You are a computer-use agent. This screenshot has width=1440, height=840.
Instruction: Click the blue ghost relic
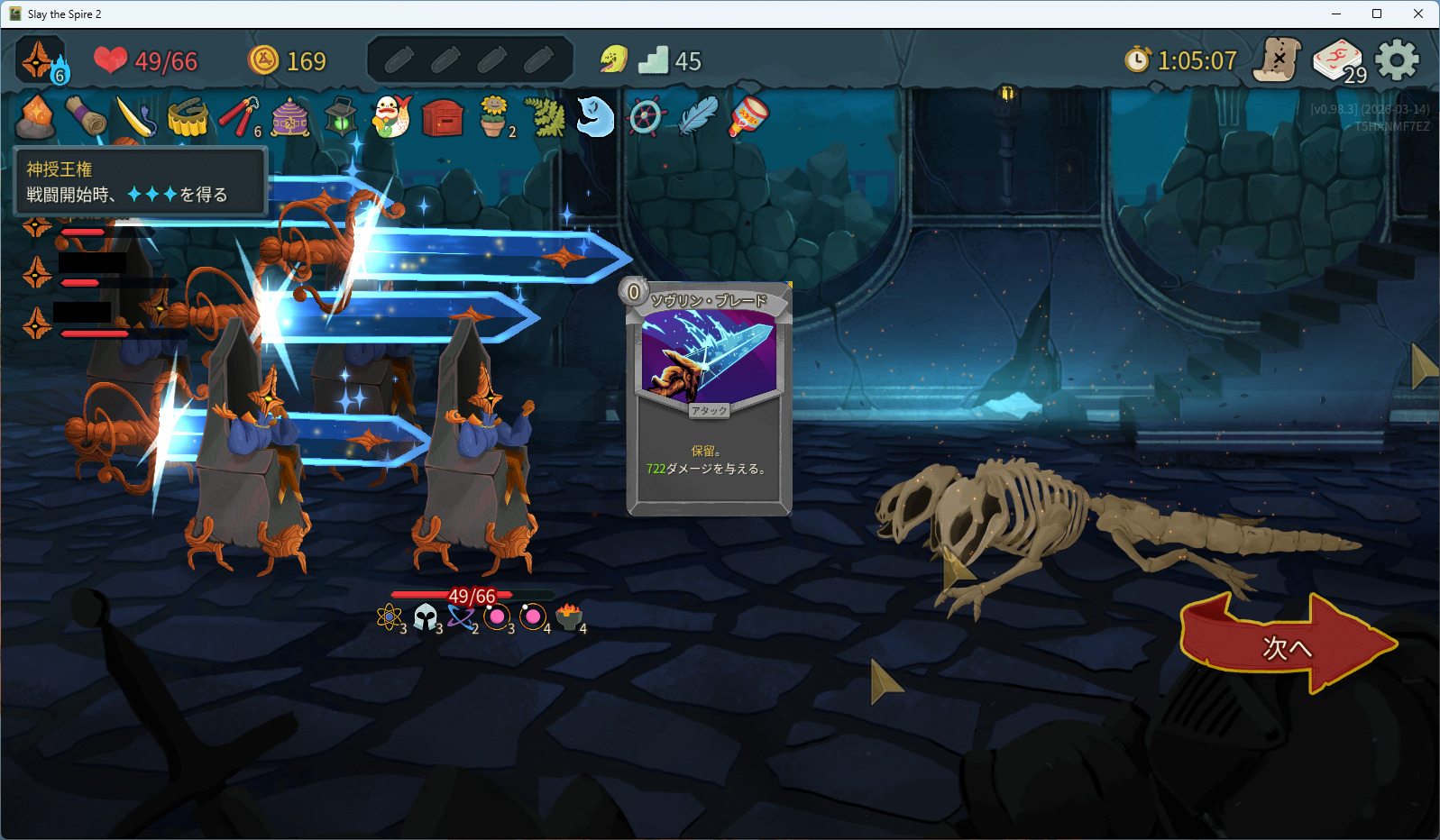[x=594, y=117]
